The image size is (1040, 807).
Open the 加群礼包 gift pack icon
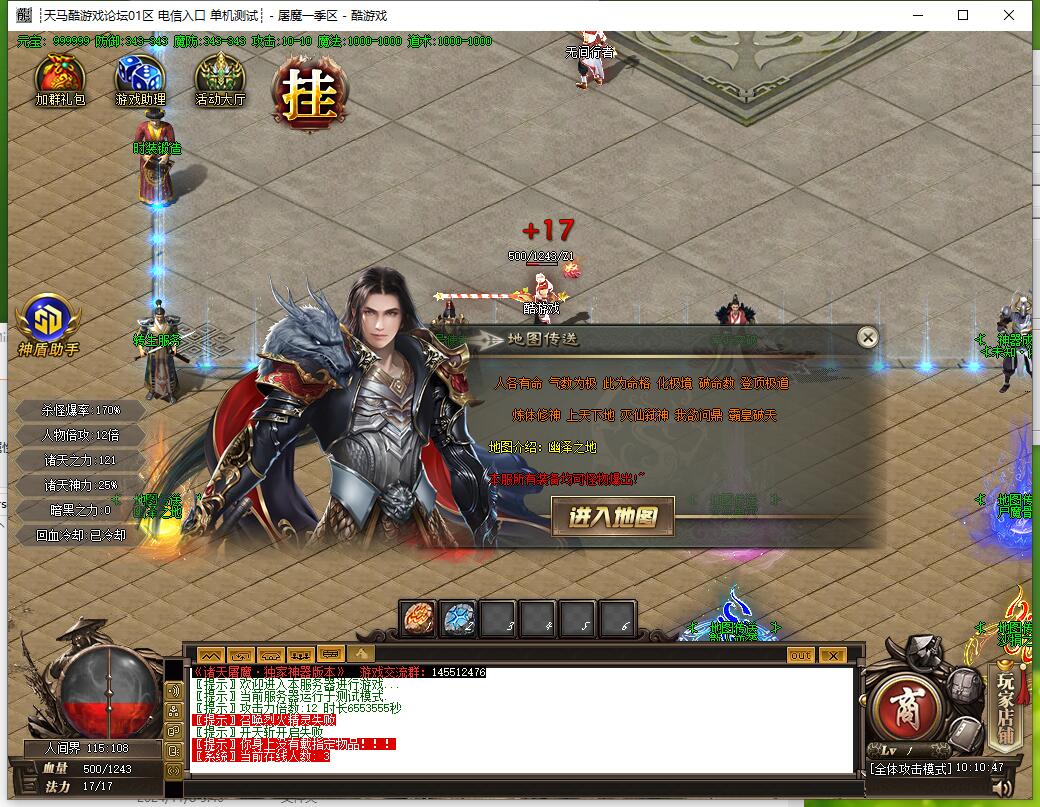(x=60, y=76)
